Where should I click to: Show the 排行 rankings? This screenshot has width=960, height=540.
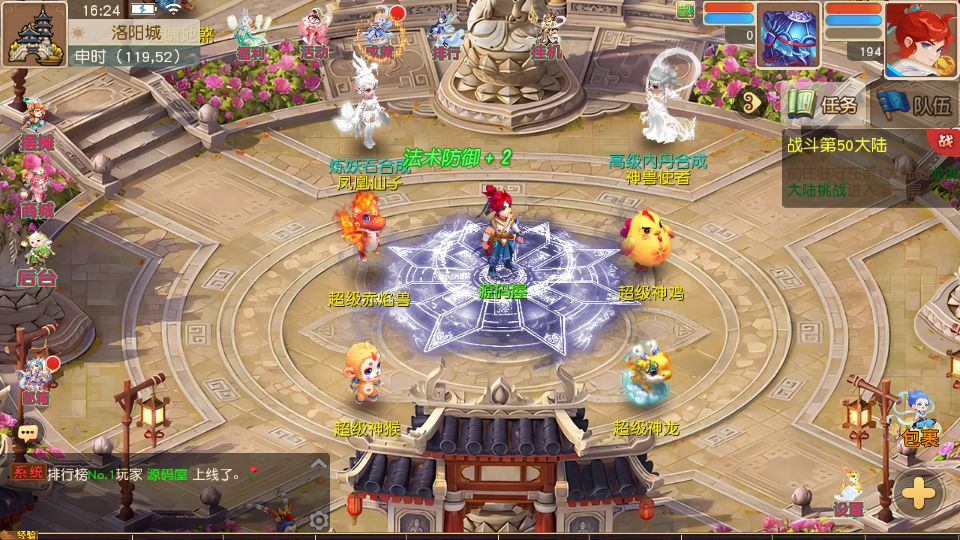coord(446,36)
